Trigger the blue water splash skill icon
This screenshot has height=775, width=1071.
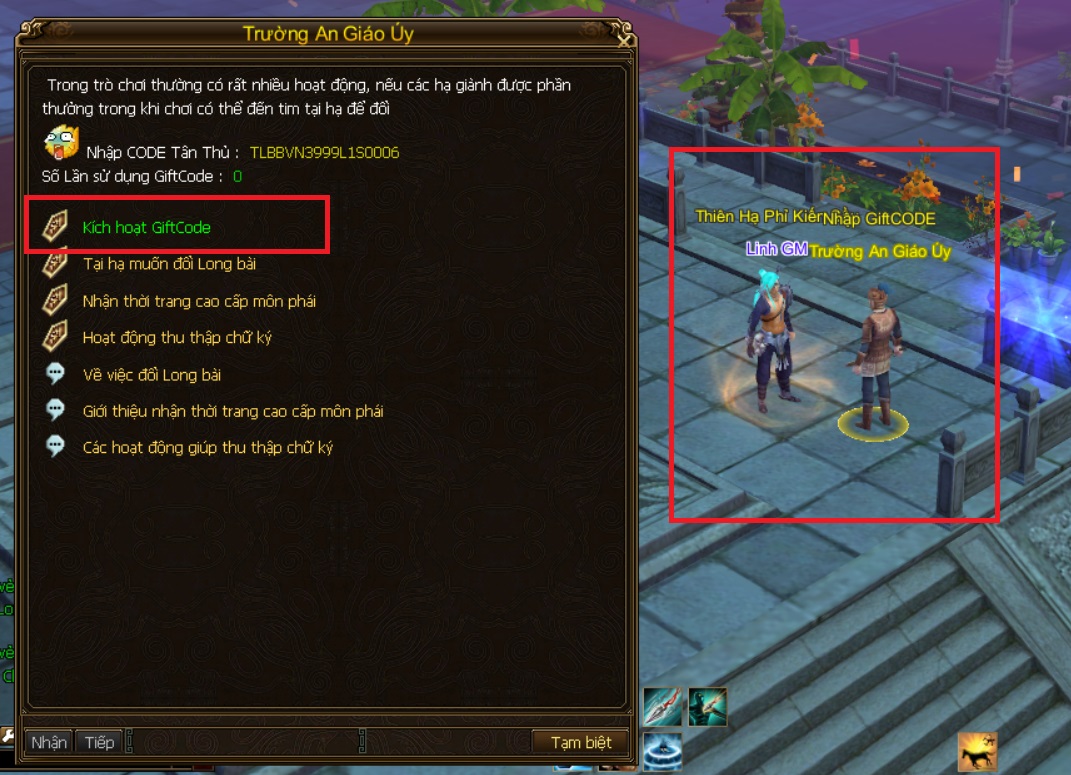pos(662,751)
